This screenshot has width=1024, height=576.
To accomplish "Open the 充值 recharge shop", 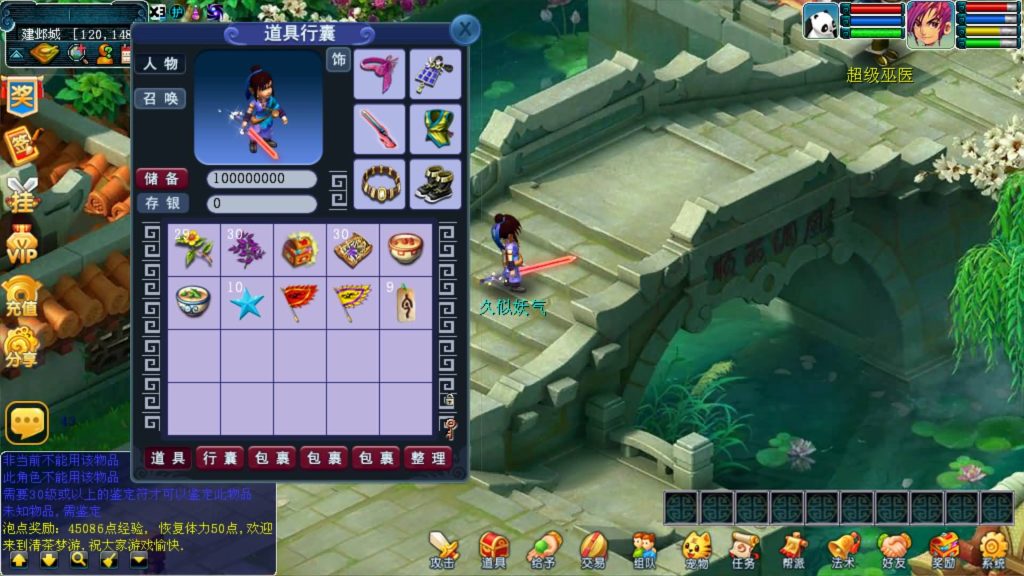I will (21, 296).
